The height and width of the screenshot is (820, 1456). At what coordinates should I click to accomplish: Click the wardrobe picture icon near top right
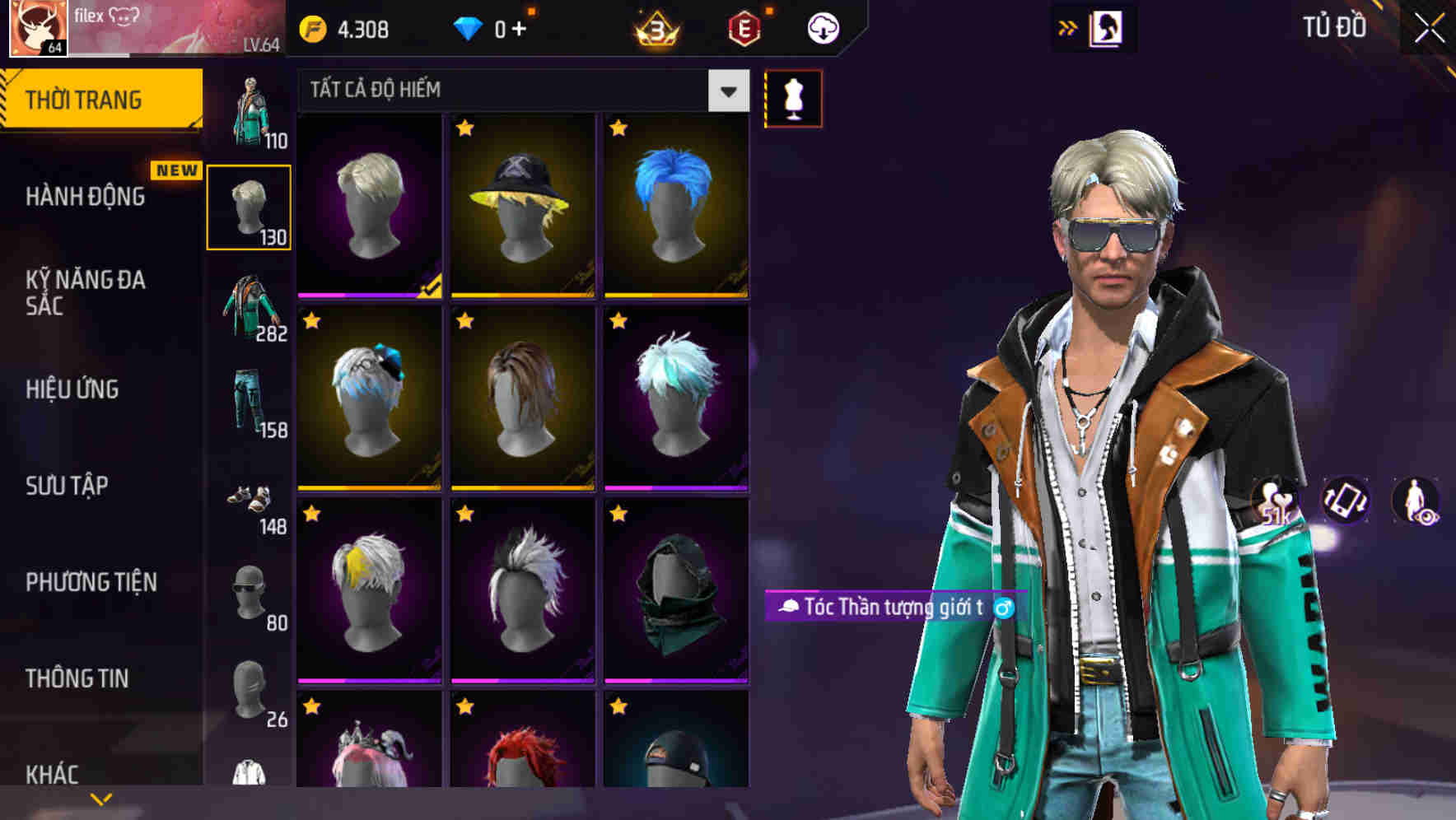[x=1108, y=27]
